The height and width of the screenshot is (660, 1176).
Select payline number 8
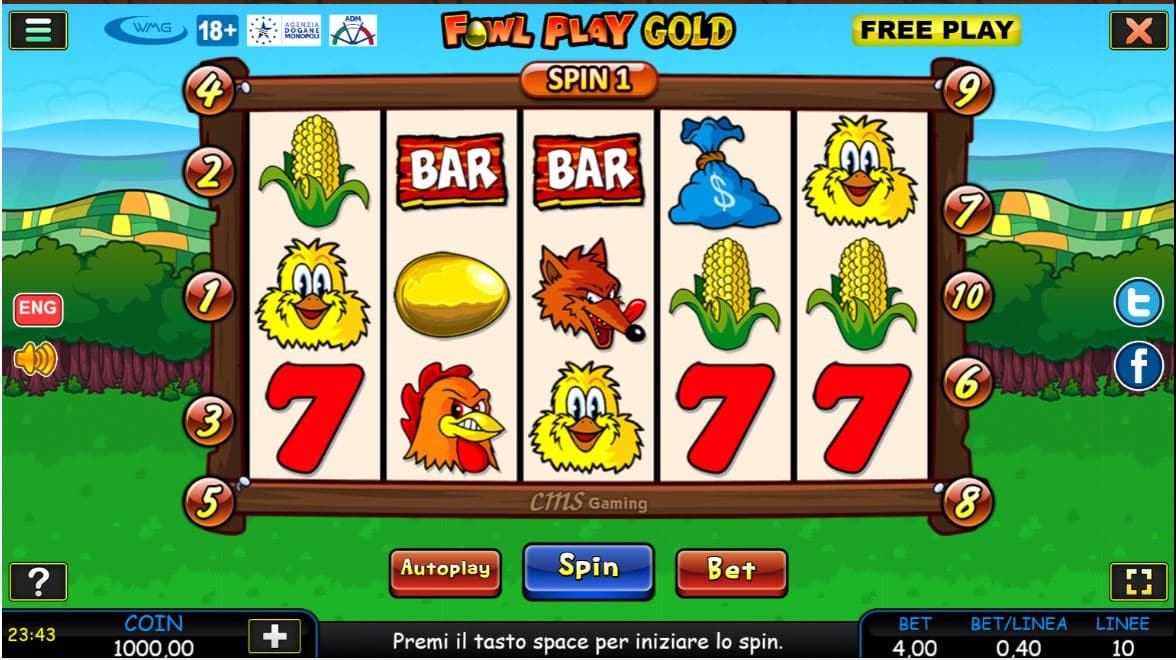coord(967,502)
